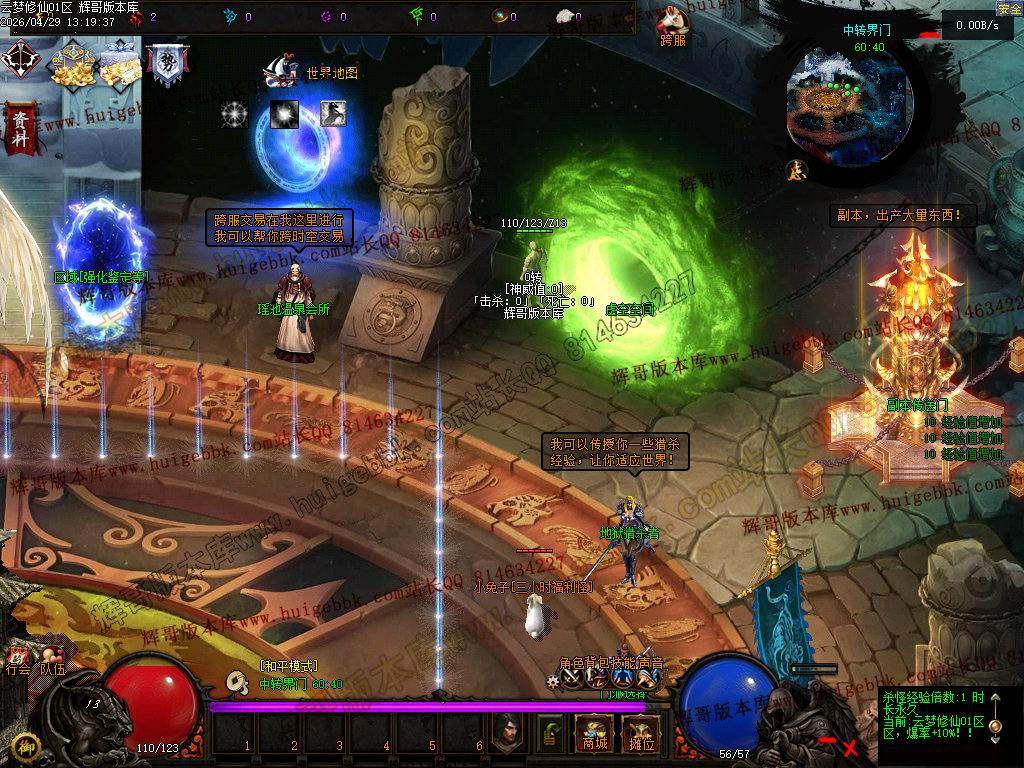Image resolution: width=1024 pixels, height=768 pixels.
Task: Activate the horse mount skill icon
Action: tap(333, 113)
